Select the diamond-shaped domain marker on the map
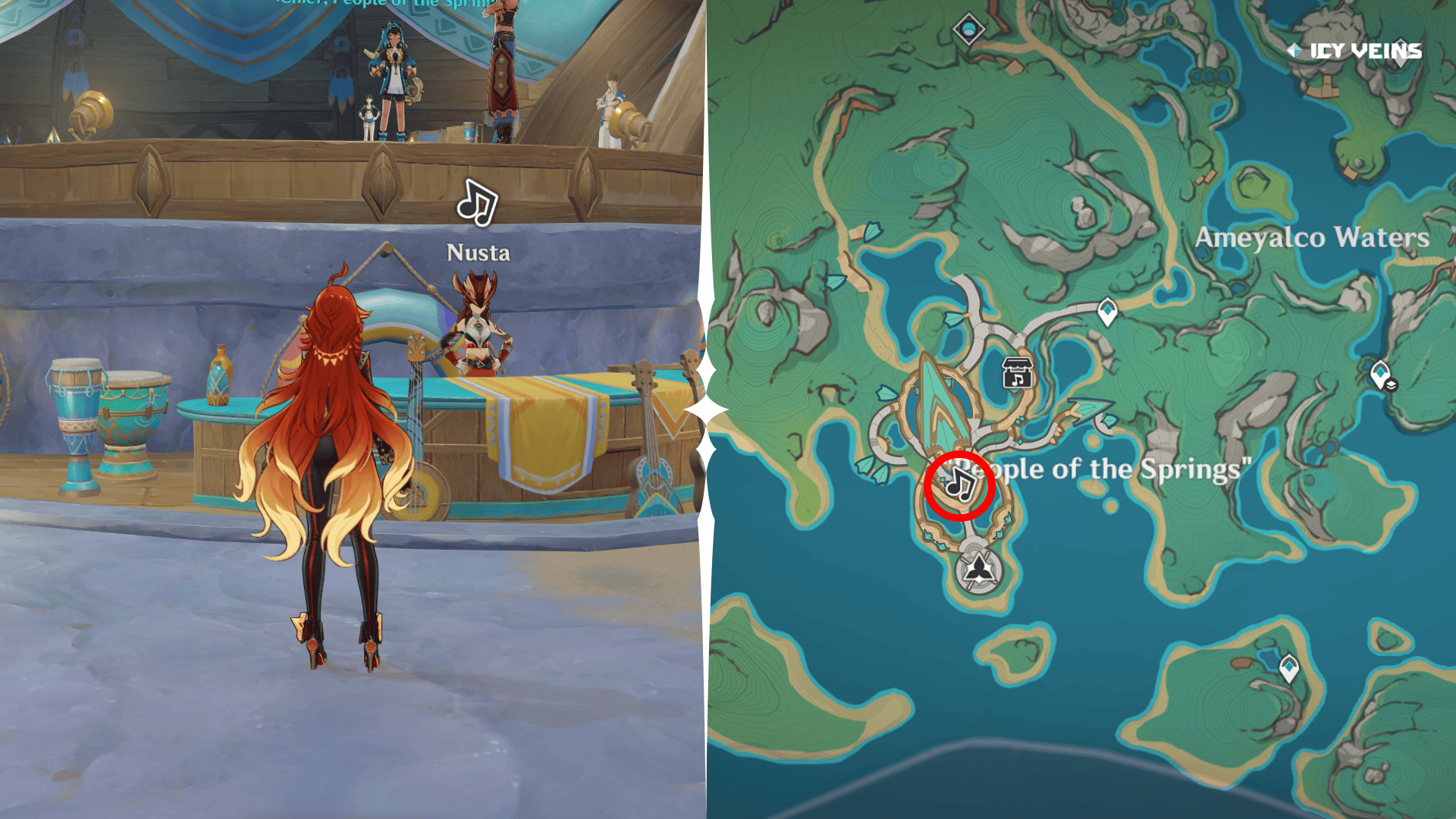 tap(968, 30)
